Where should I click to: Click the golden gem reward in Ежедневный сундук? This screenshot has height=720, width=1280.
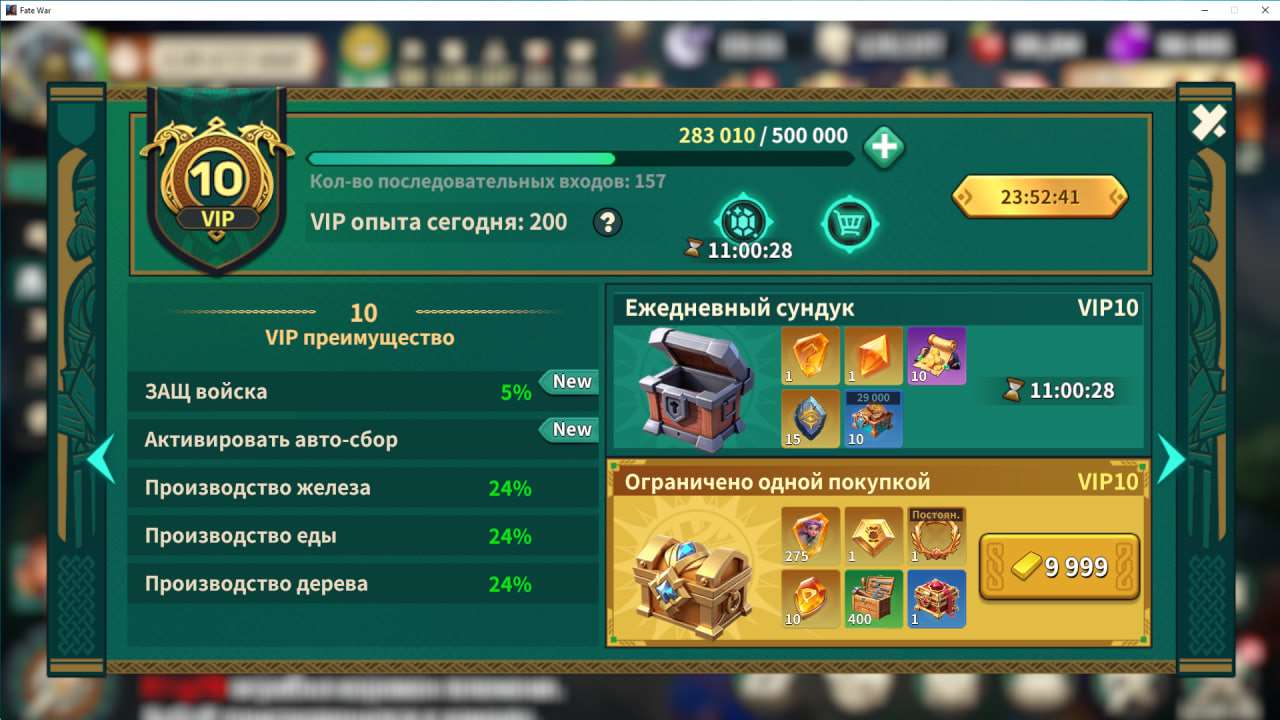[x=810, y=357]
